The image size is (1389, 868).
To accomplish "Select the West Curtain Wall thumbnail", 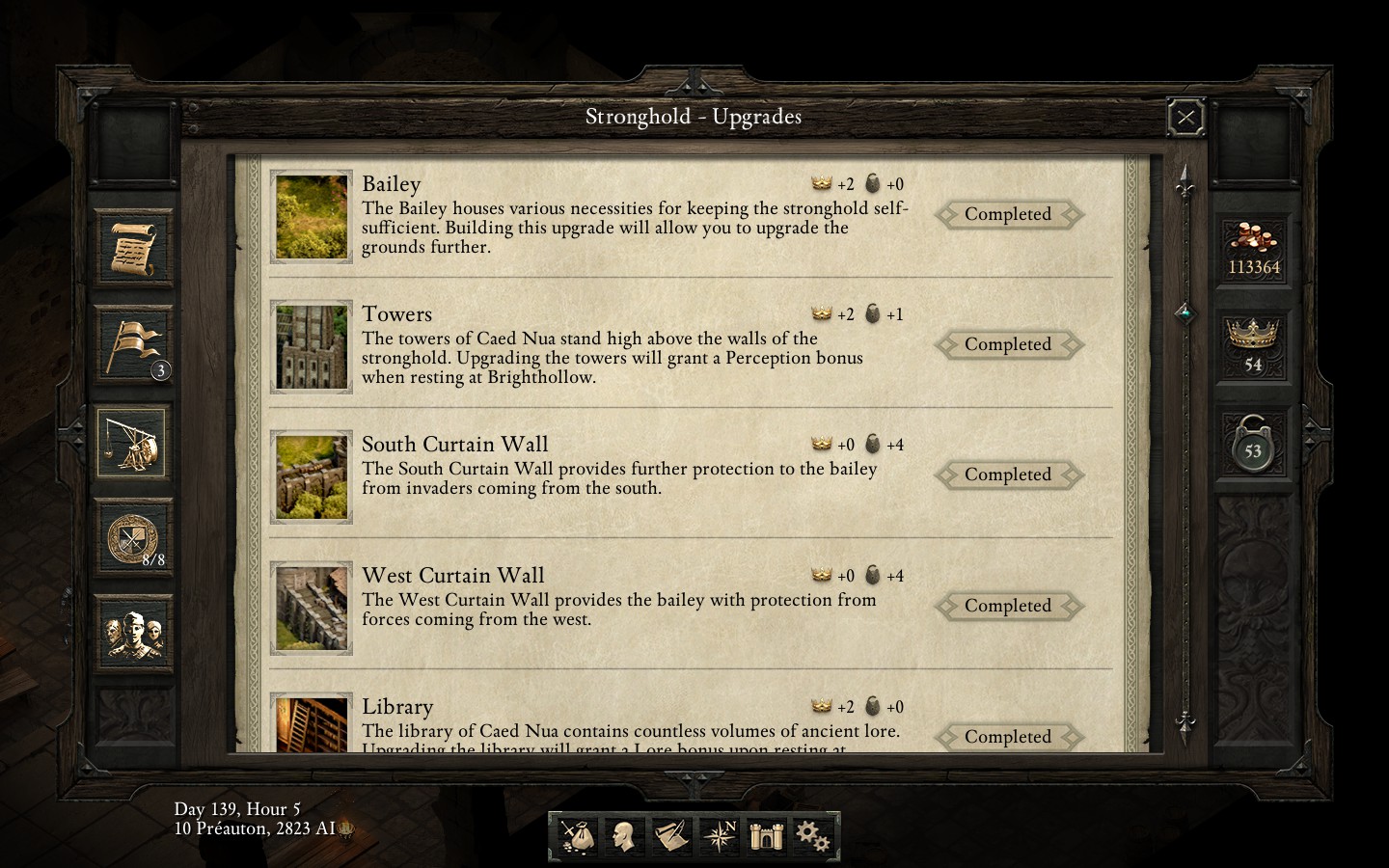I will (x=311, y=608).
